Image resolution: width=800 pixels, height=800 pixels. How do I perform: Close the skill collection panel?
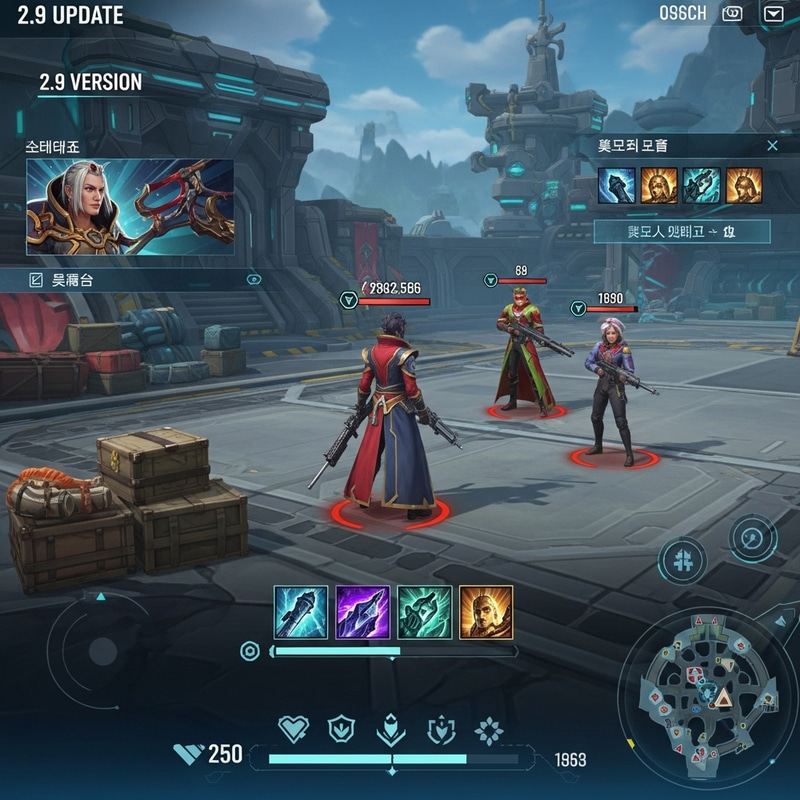772,146
